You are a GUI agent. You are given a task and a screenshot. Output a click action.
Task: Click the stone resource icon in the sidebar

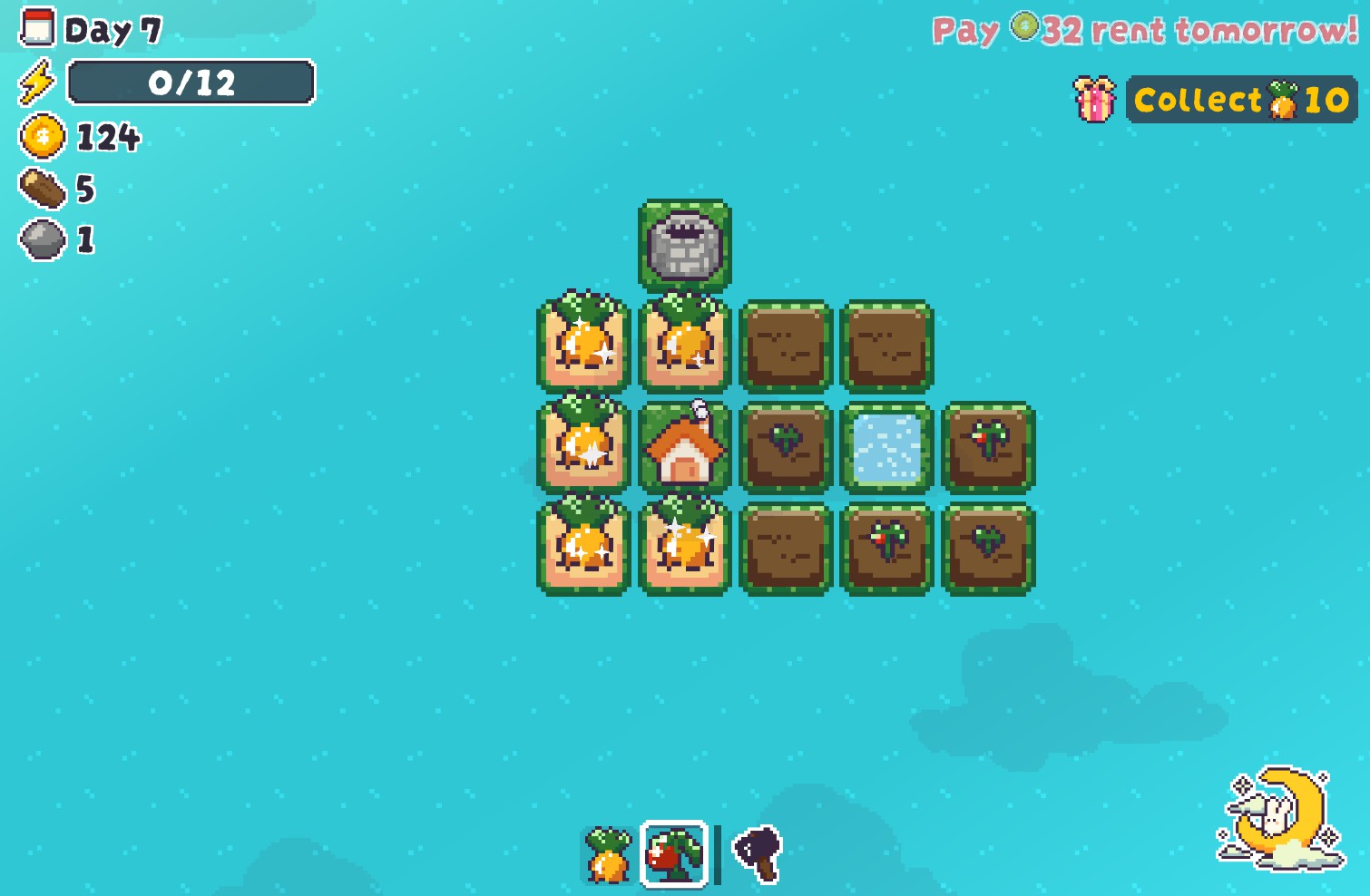coord(40,240)
